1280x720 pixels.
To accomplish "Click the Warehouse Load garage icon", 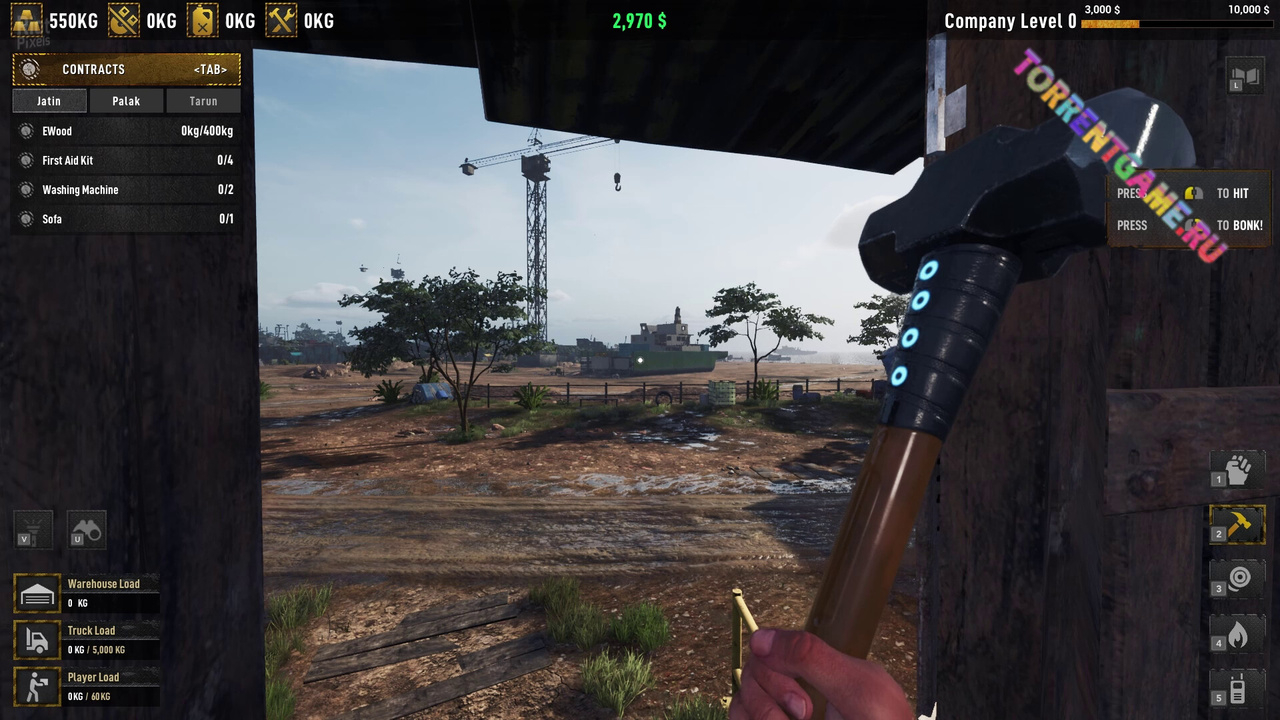I will tap(37, 594).
